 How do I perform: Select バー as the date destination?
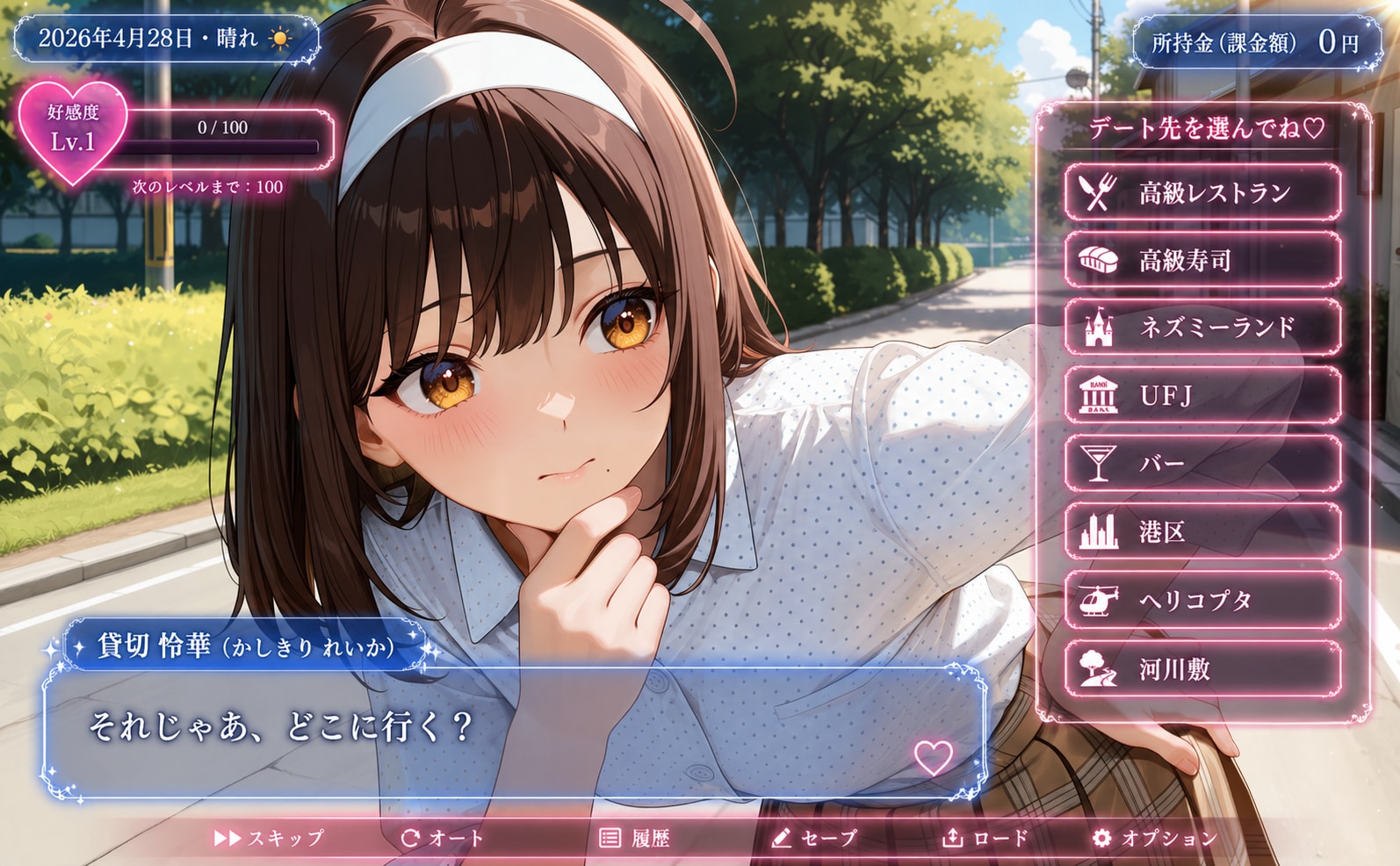point(1202,464)
